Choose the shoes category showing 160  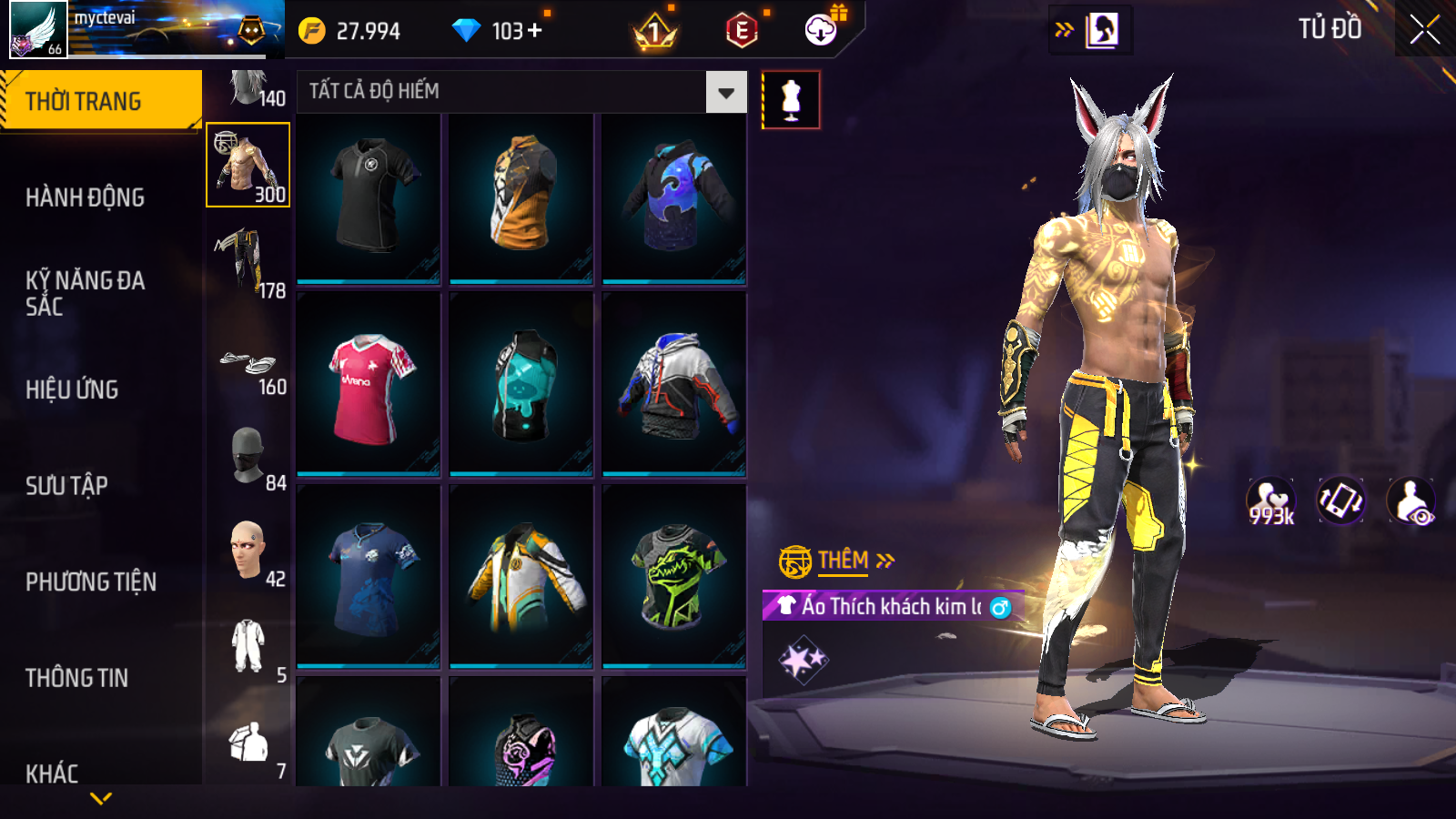click(x=248, y=368)
